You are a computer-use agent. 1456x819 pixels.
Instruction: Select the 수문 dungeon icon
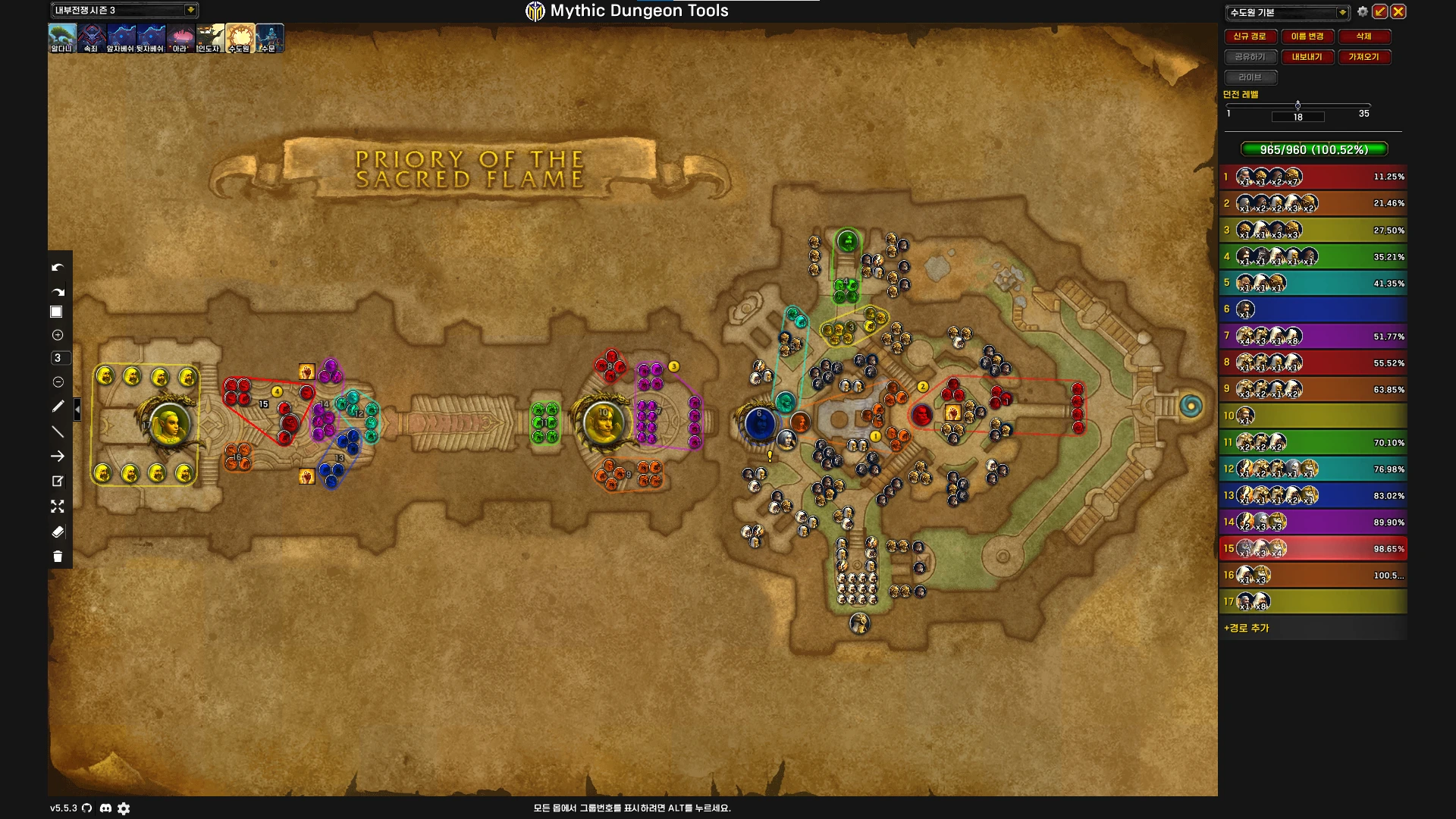click(269, 38)
